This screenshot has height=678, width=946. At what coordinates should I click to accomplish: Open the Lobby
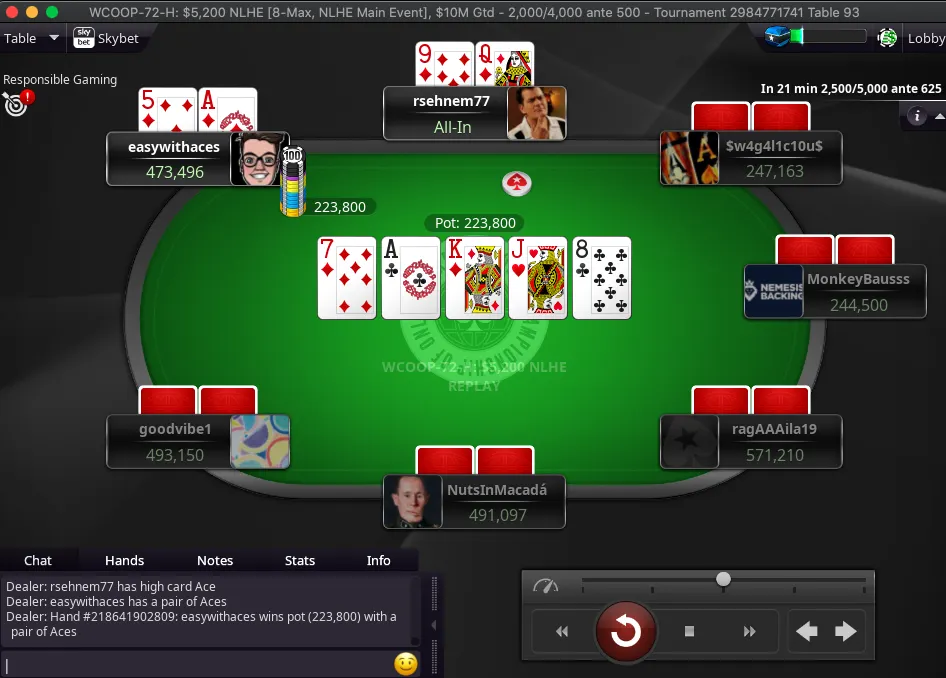(x=925, y=39)
